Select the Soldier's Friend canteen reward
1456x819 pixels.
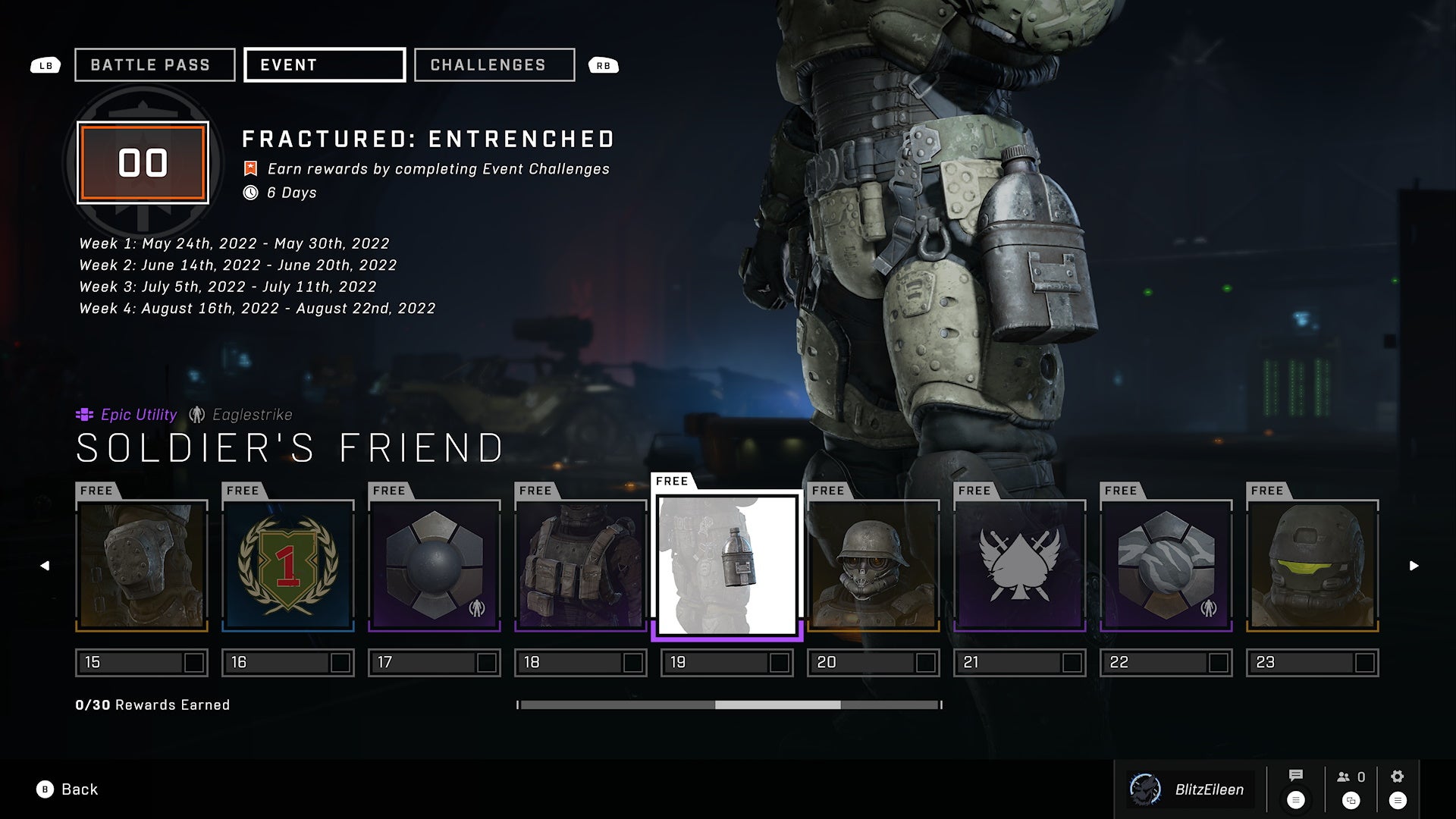(727, 566)
